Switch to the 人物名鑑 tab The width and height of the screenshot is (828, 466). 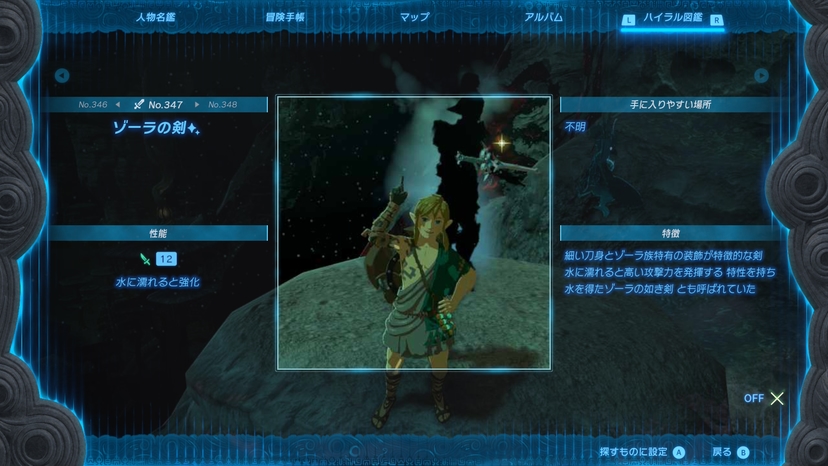pos(155,17)
